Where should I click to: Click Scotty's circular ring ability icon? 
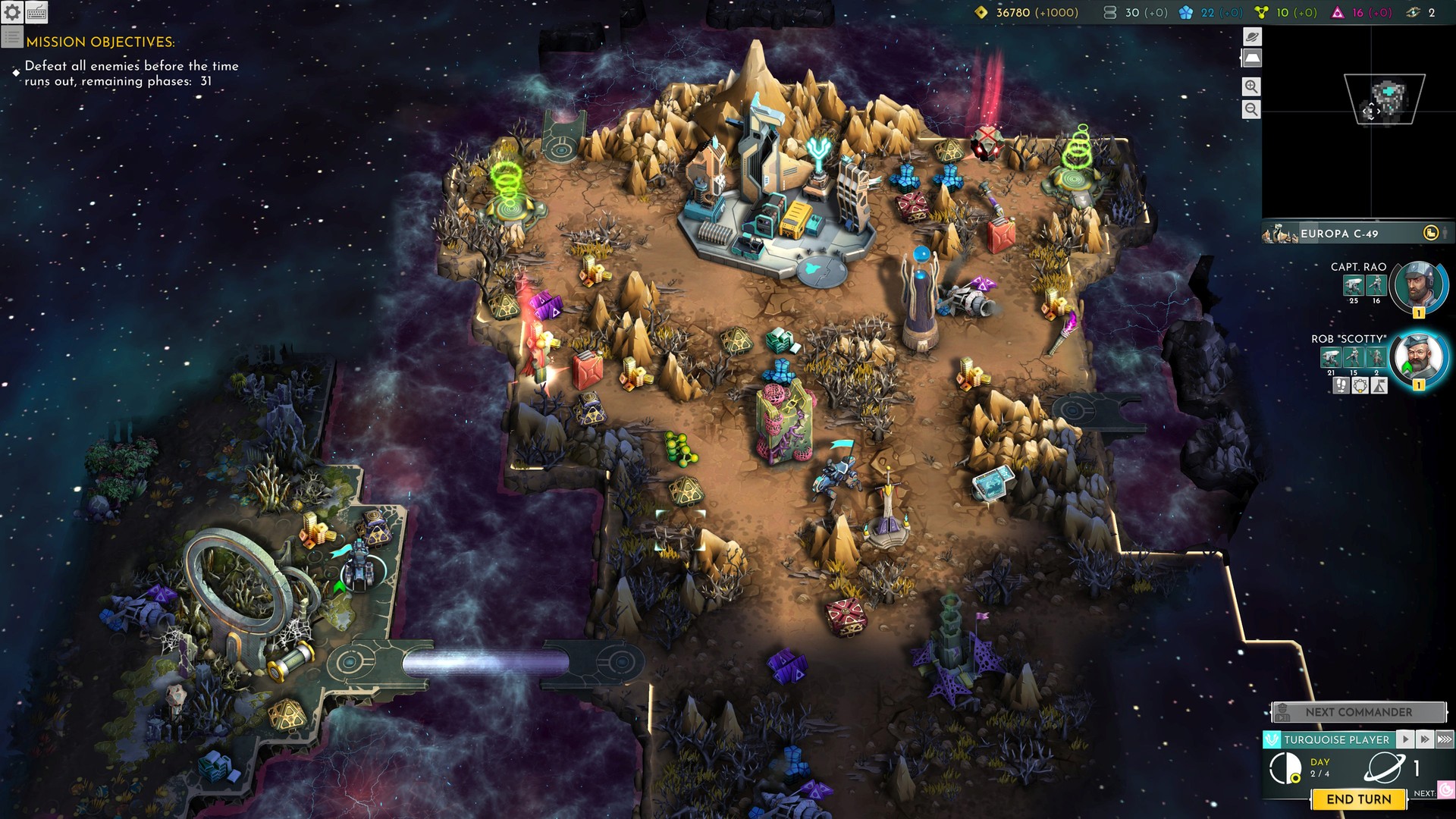click(x=1360, y=386)
